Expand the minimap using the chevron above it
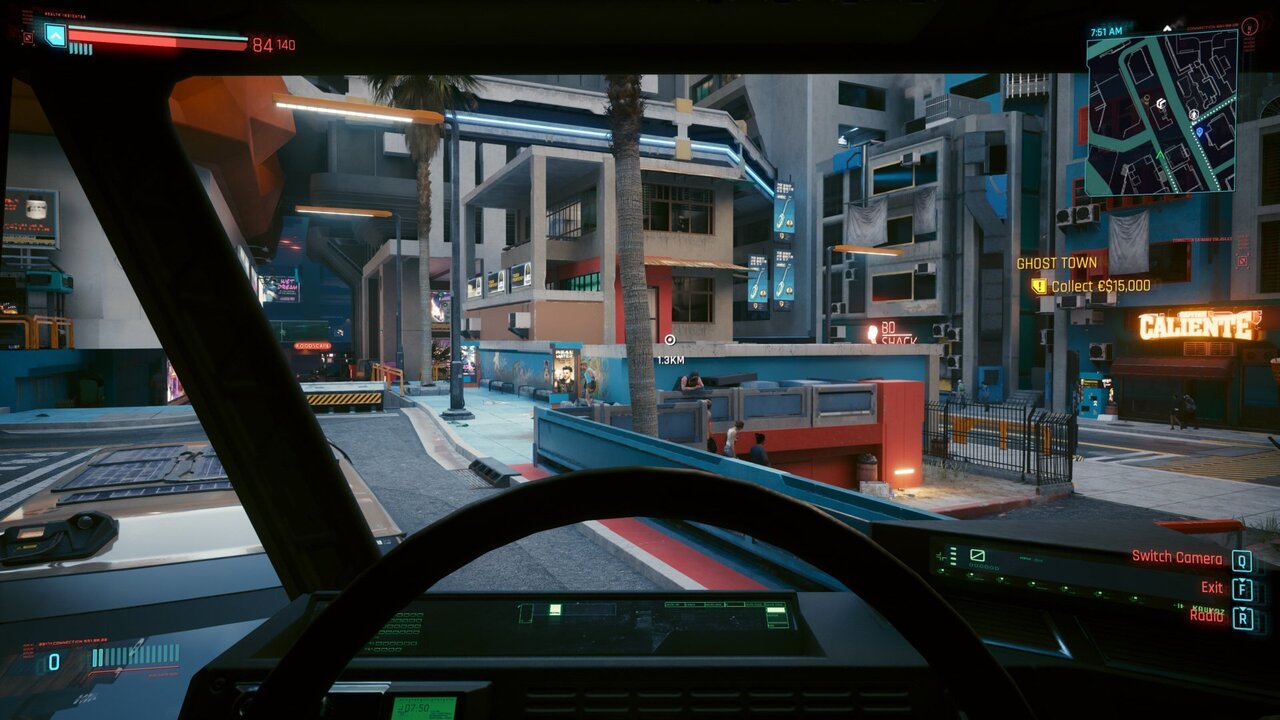 (x=1167, y=28)
